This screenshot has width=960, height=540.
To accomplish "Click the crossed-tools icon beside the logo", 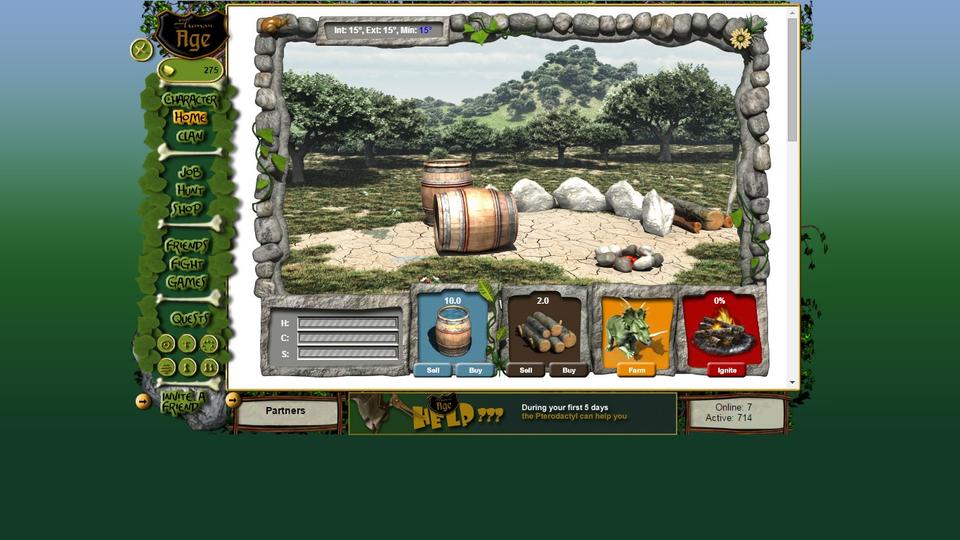I will pos(141,49).
